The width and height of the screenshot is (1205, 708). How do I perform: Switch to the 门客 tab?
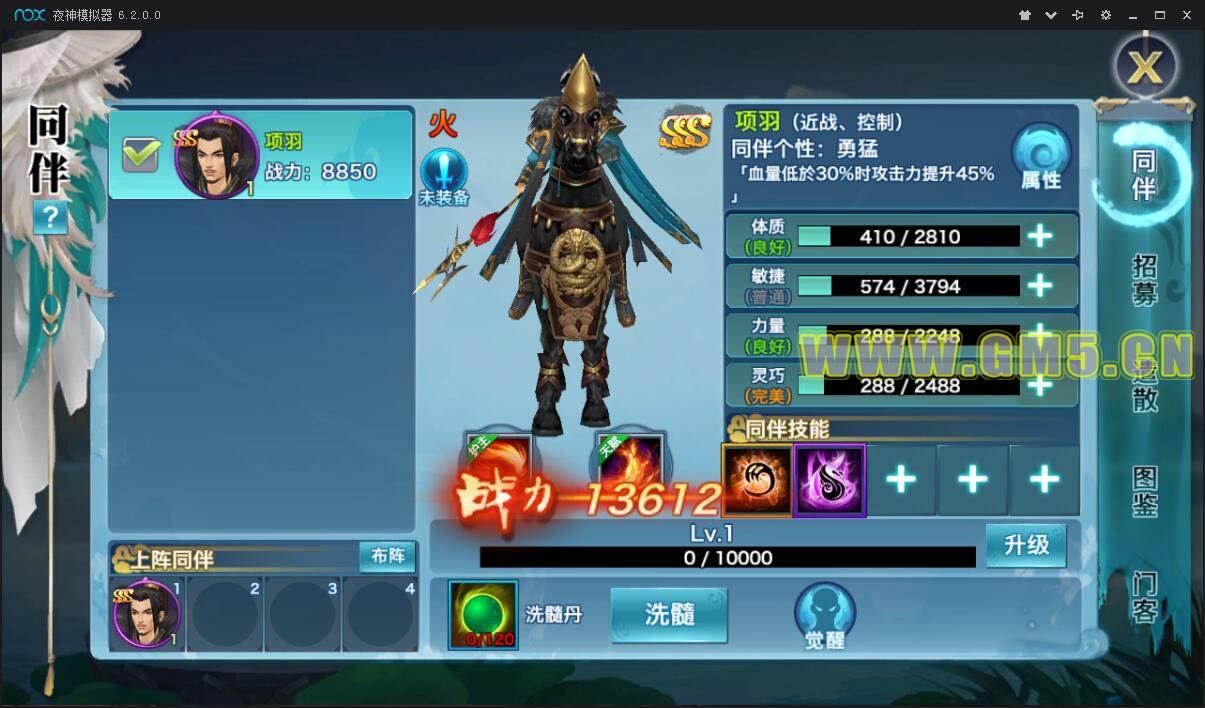pyautogui.click(x=1145, y=597)
